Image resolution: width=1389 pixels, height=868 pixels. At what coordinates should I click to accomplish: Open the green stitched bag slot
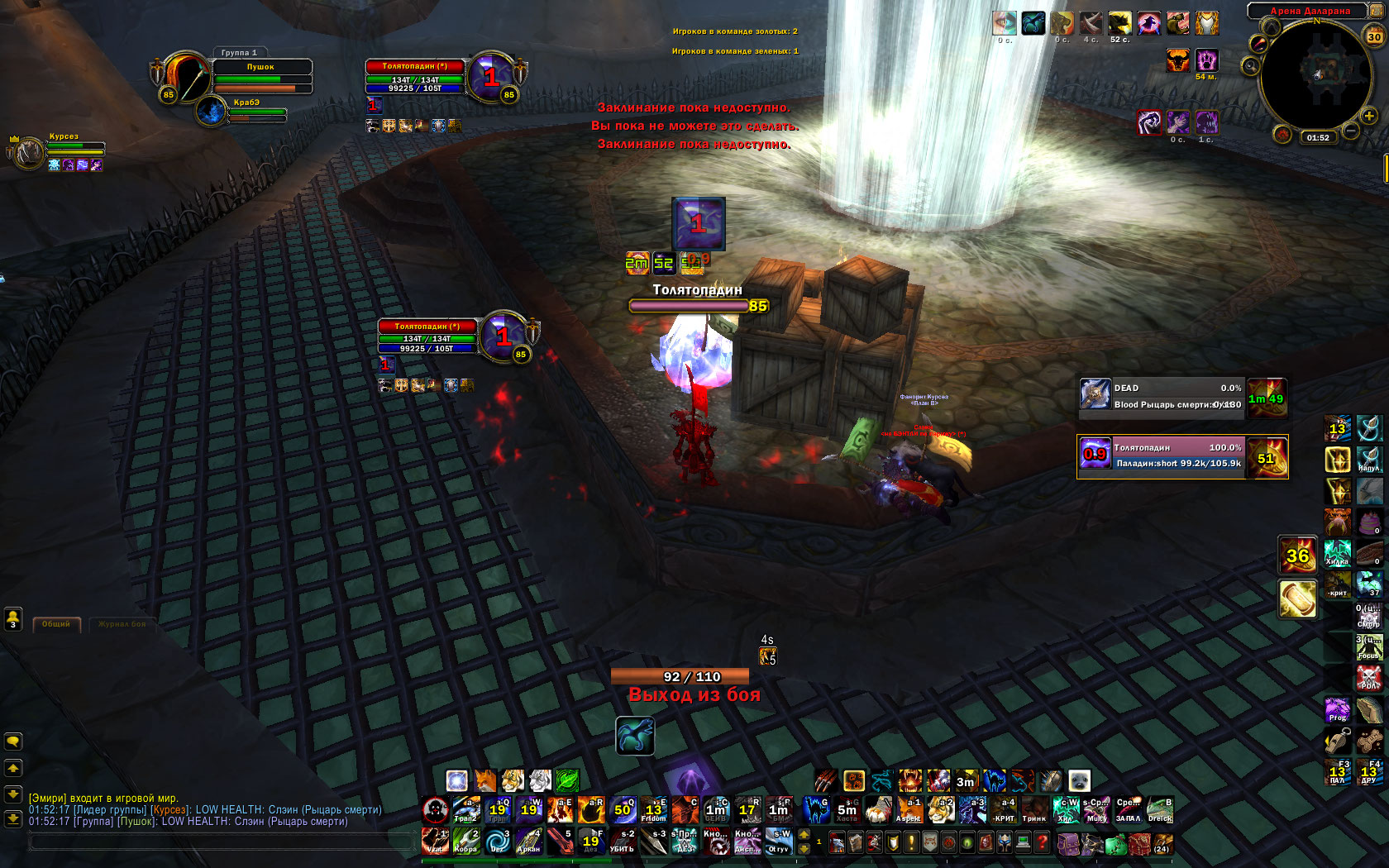(1115, 844)
